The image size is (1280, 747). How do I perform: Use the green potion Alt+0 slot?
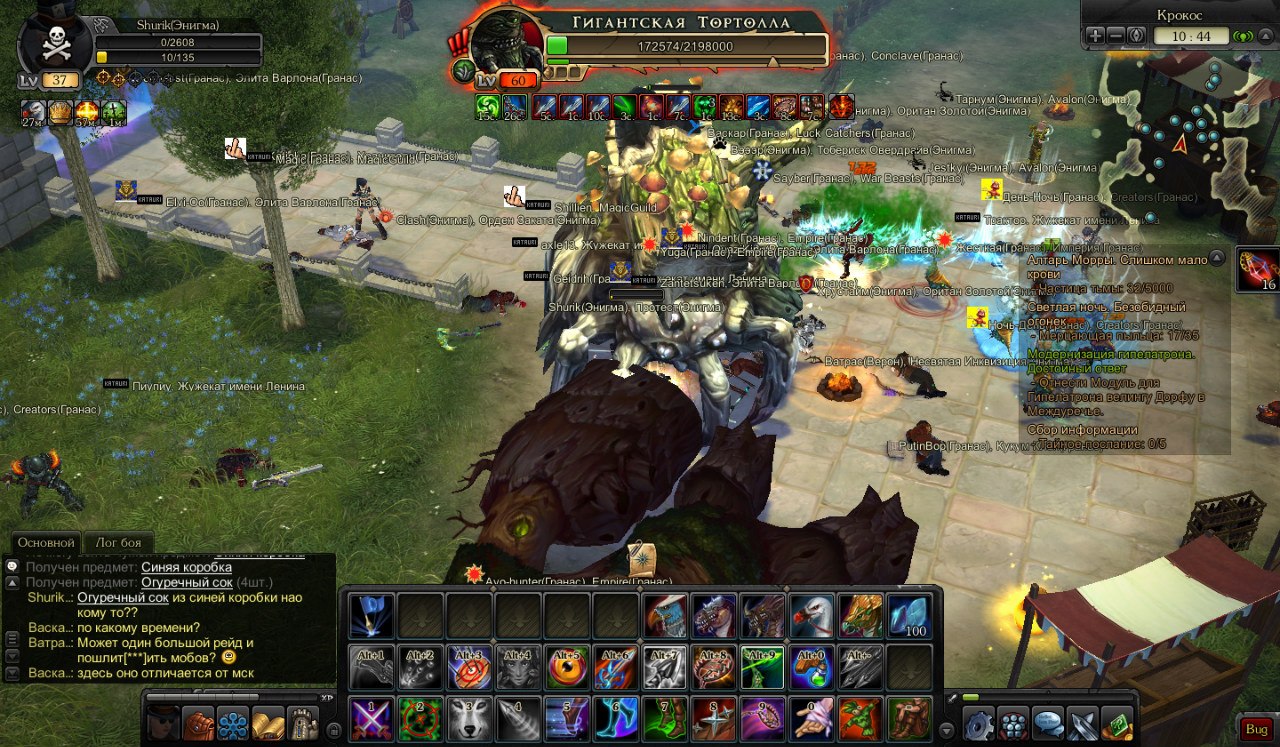coord(812,667)
